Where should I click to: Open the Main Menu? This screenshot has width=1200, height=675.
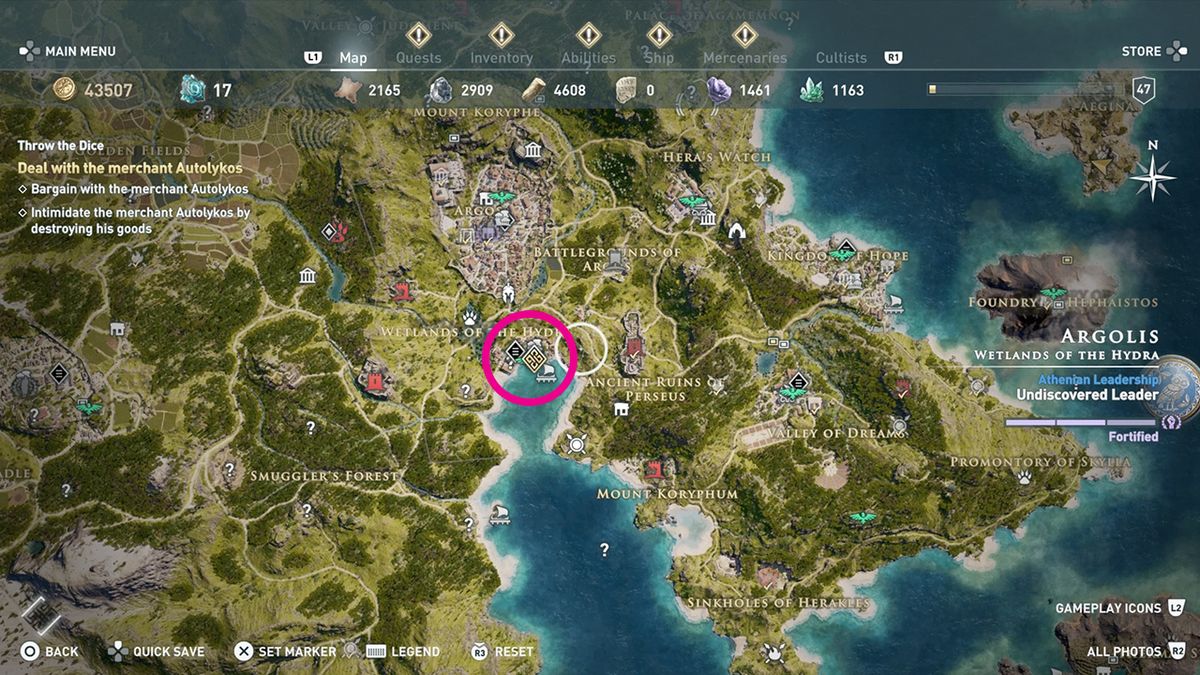pos(69,51)
